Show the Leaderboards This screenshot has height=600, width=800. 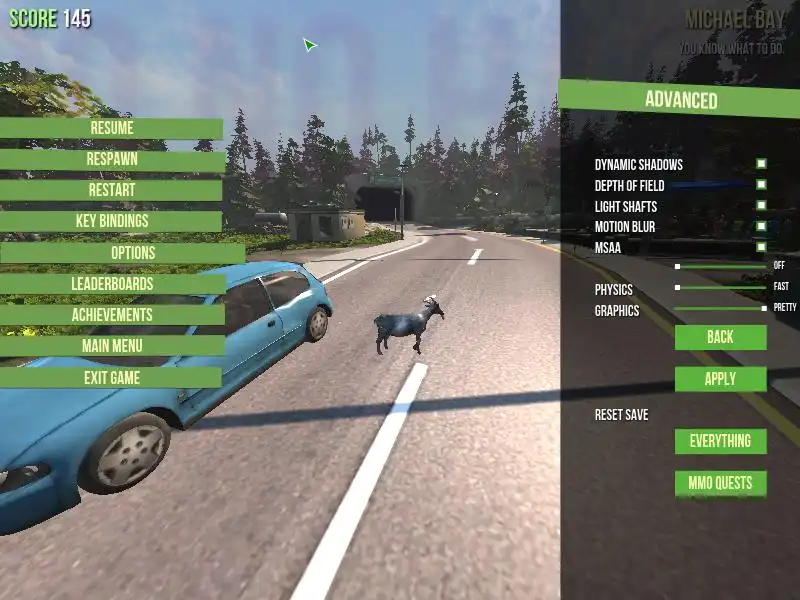coord(111,284)
